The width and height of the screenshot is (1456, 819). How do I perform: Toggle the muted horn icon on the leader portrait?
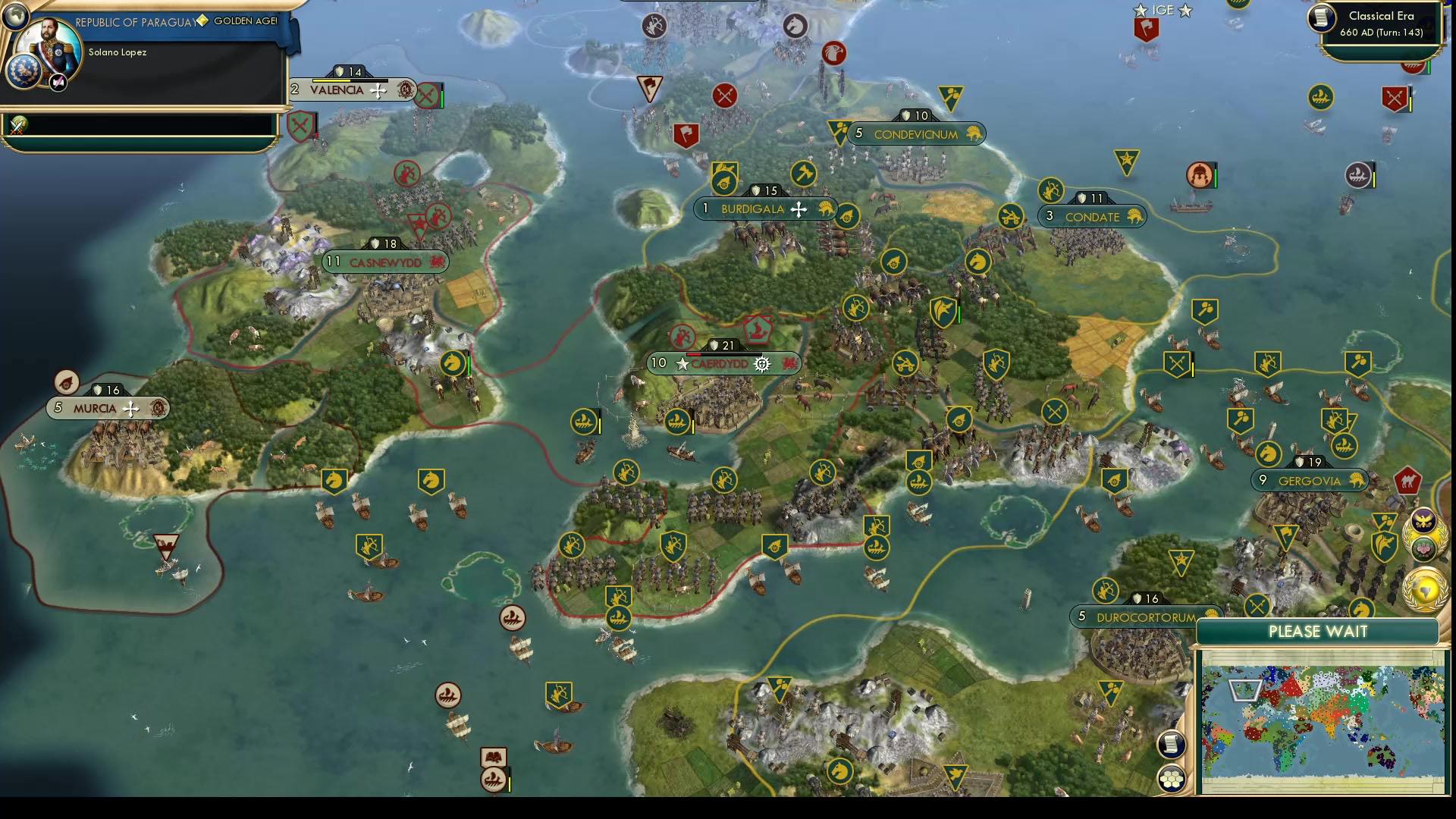coord(58,83)
